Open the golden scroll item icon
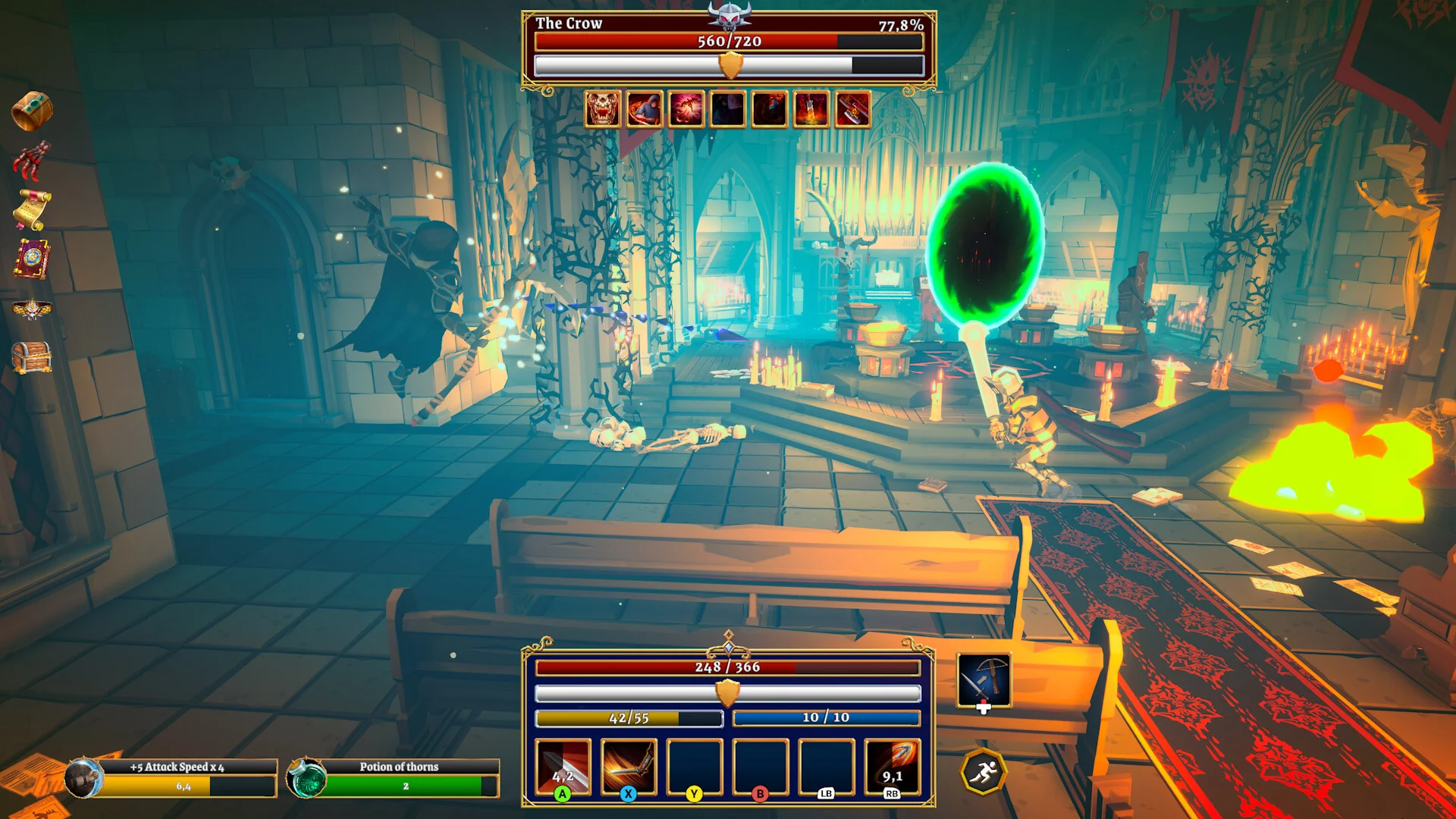The width and height of the screenshot is (1456, 819). 32,209
